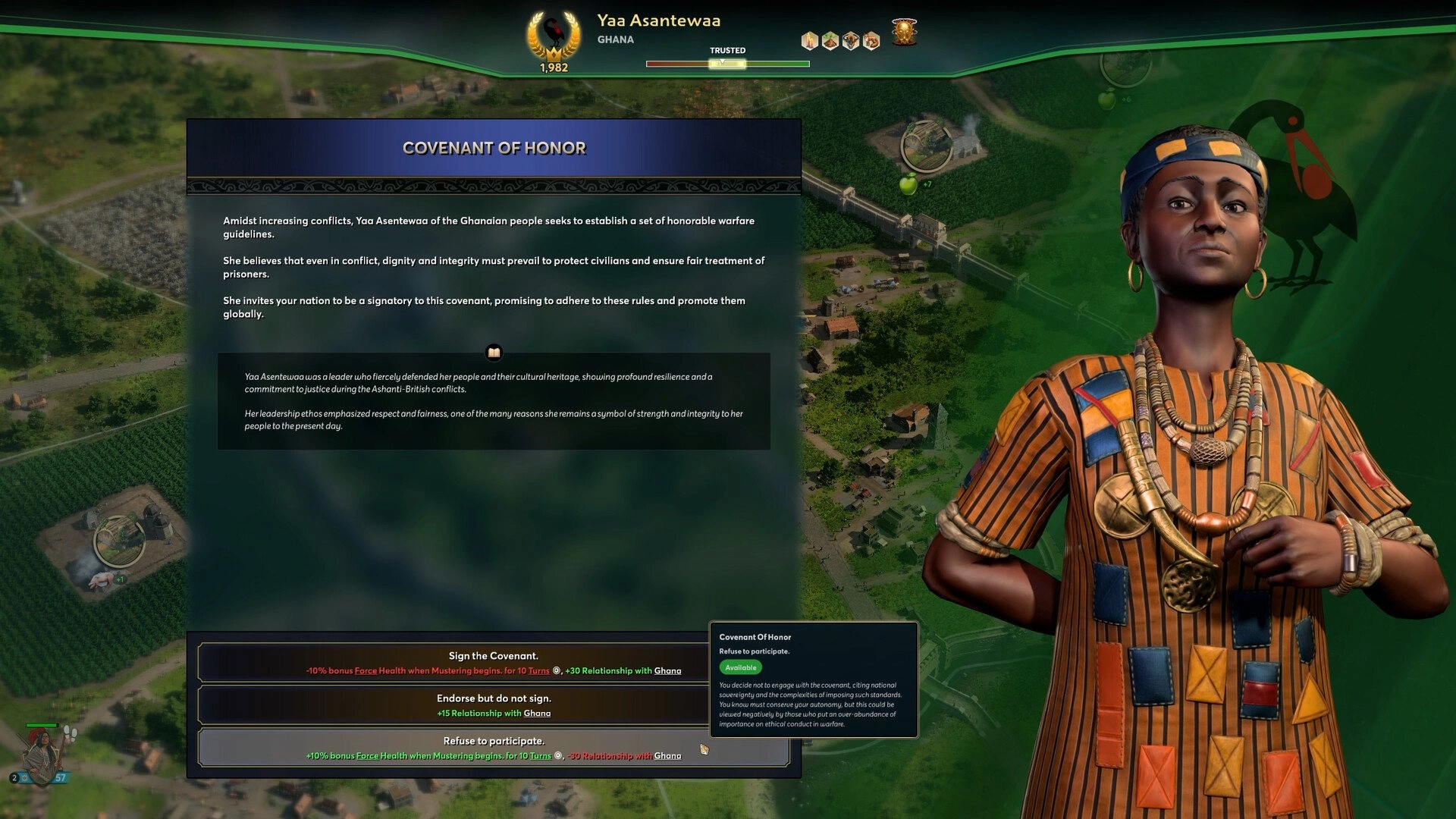The width and height of the screenshot is (1456, 819).
Task: Click the footprints movement icon above the unit
Action: click(71, 733)
